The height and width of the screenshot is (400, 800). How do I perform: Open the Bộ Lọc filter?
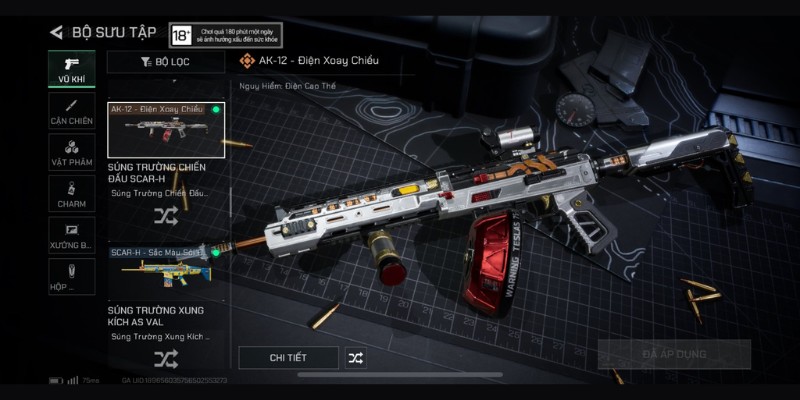click(x=166, y=62)
